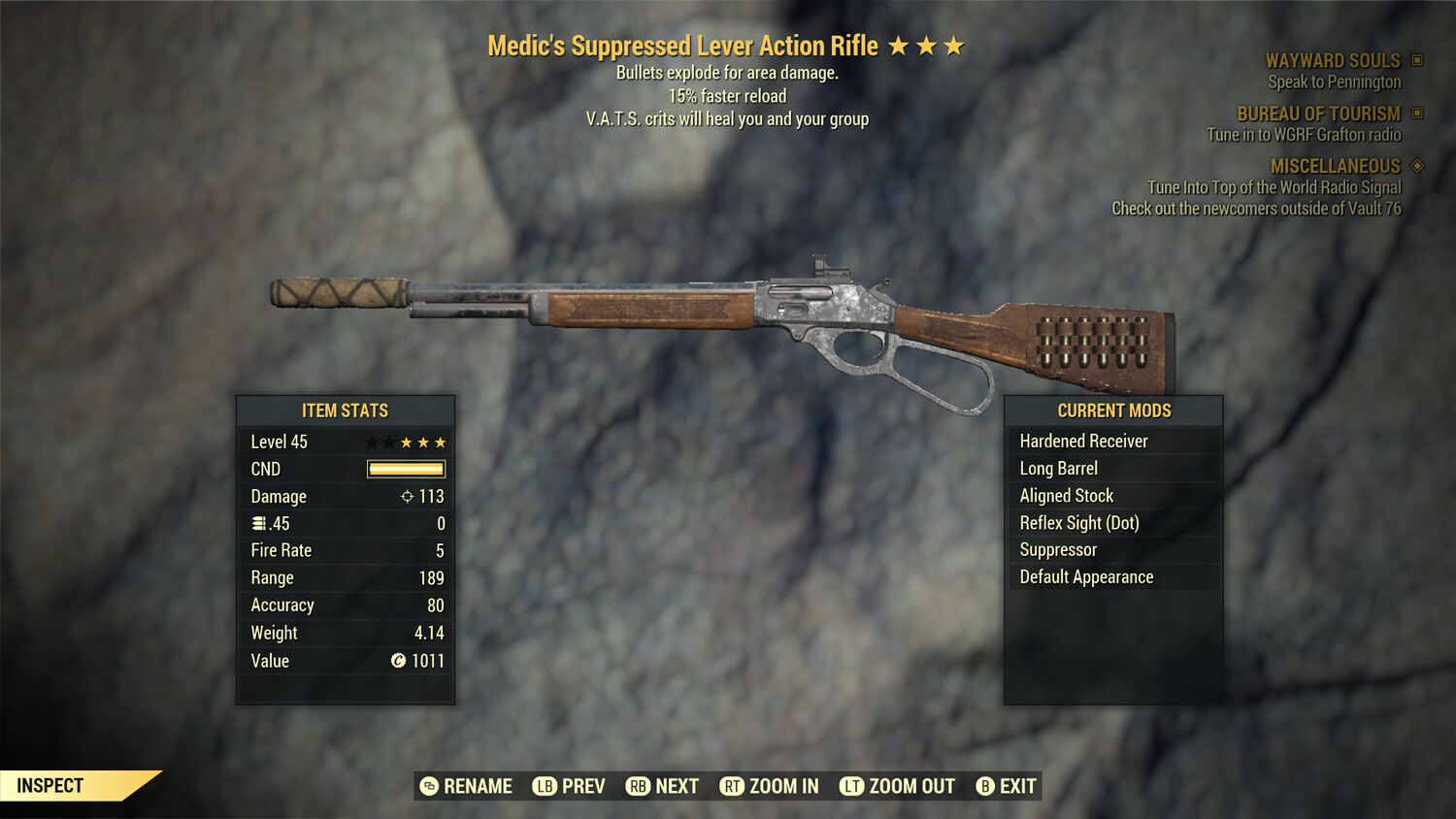Click the LT controller icon for ZOOM OUT

[851, 786]
